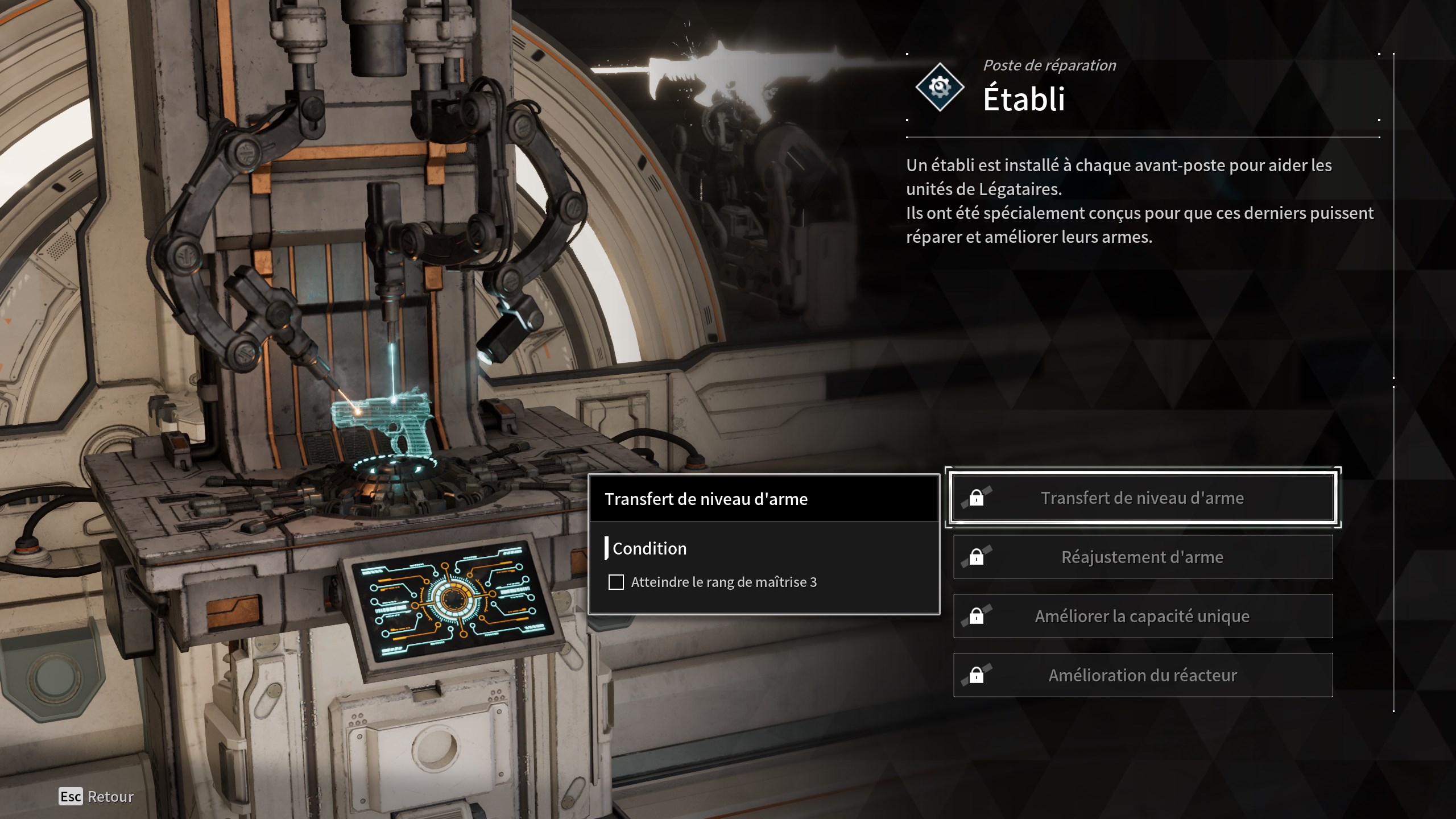Choose Réajustement d'arme menu entry
The image size is (1456, 819).
tap(1142, 557)
